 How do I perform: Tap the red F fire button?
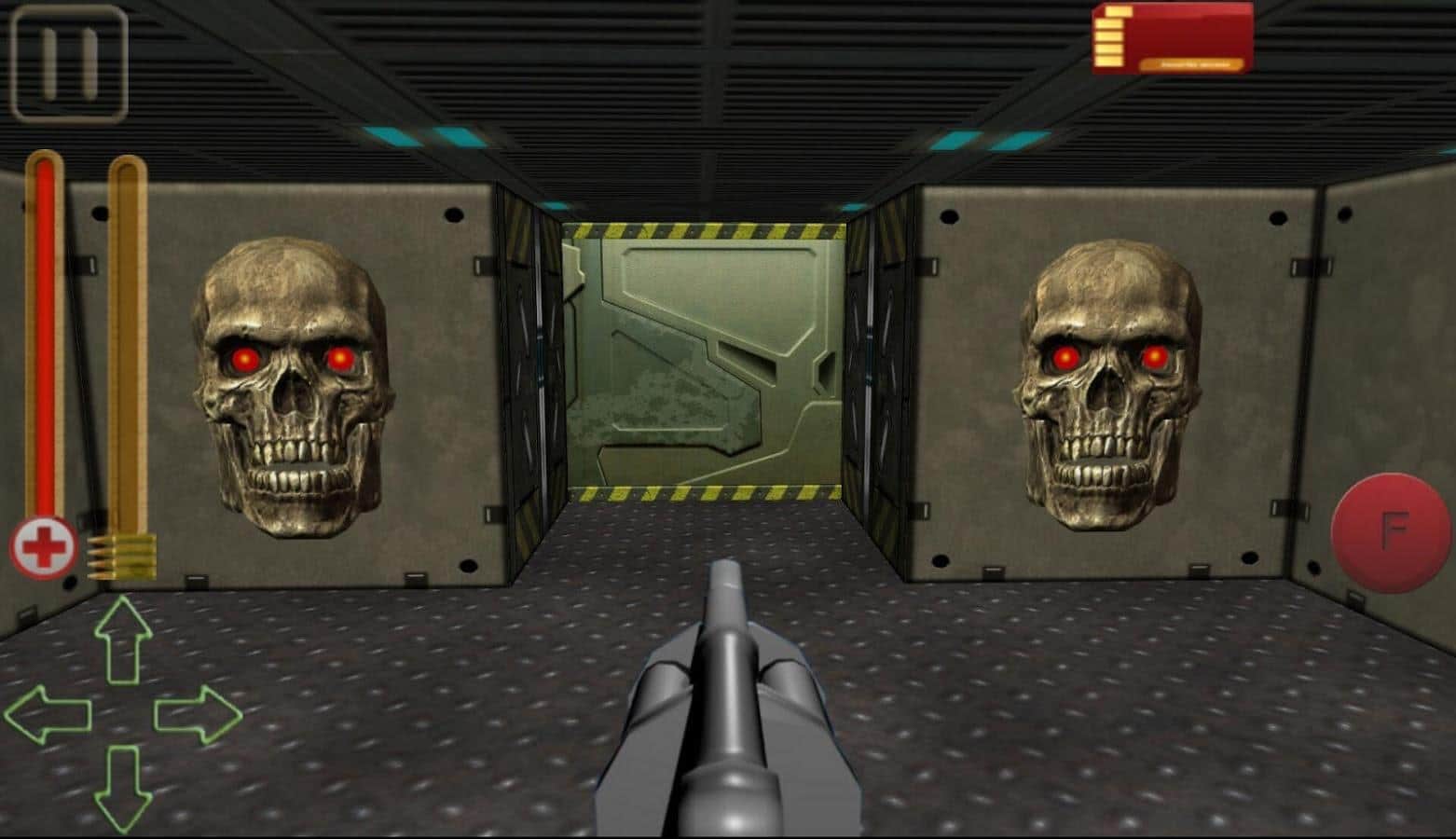coord(1392,532)
